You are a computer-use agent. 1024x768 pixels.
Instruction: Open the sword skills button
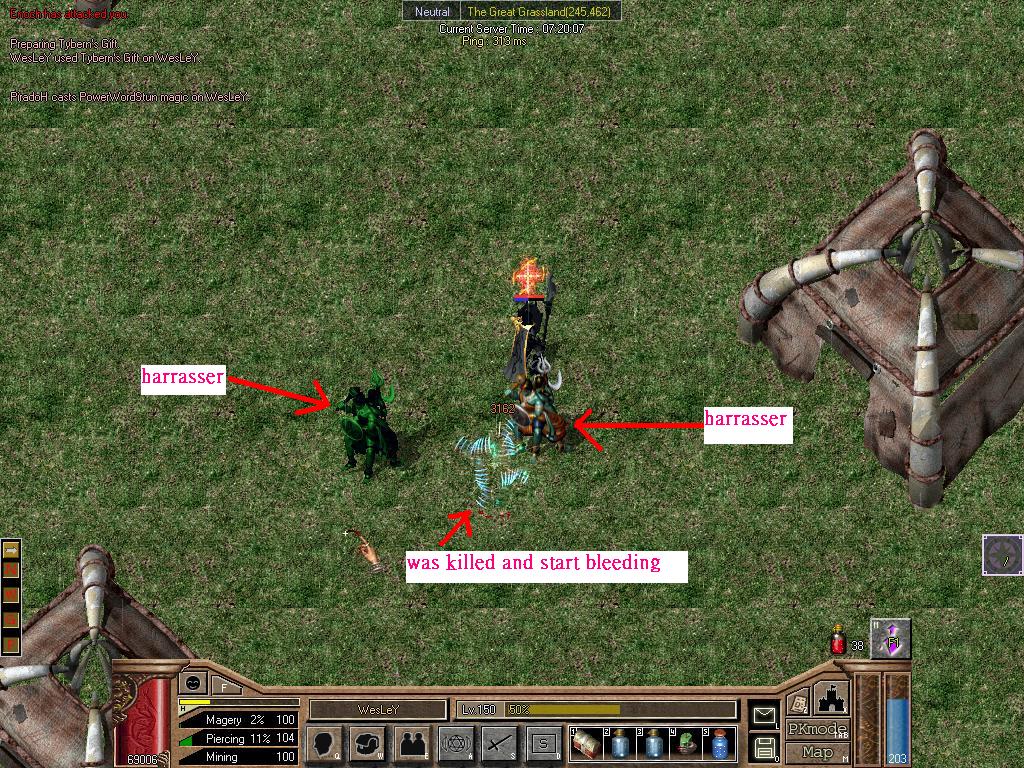[499, 744]
